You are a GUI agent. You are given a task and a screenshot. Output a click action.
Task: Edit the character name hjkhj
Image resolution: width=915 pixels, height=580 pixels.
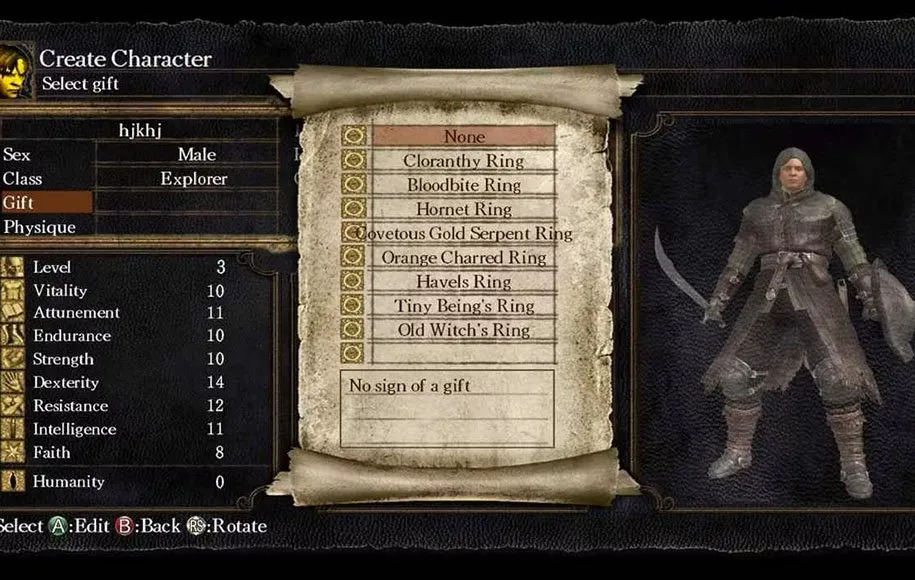pyautogui.click(x=139, y=129)
